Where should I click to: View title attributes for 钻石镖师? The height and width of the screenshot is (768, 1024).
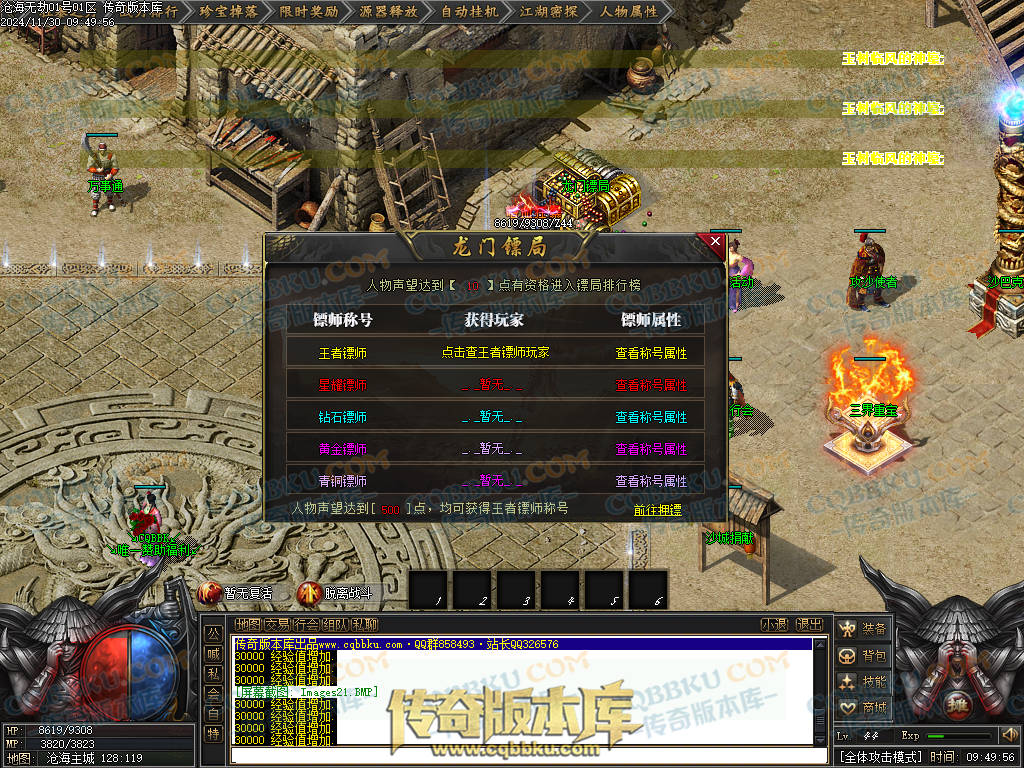pyautogui.click(x=651, y=417)
